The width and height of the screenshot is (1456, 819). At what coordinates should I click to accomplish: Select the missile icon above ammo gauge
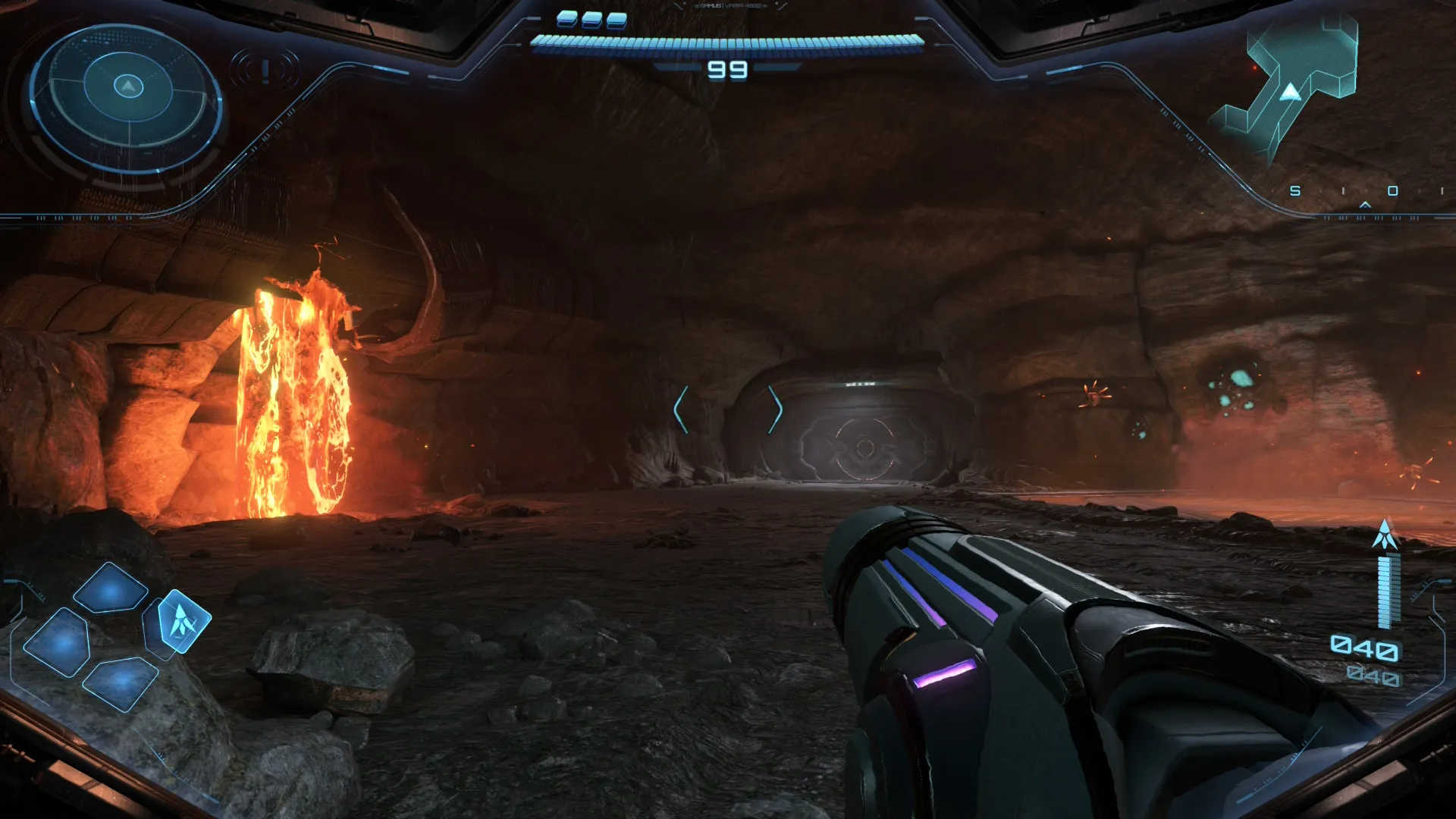pos(1385,535)
